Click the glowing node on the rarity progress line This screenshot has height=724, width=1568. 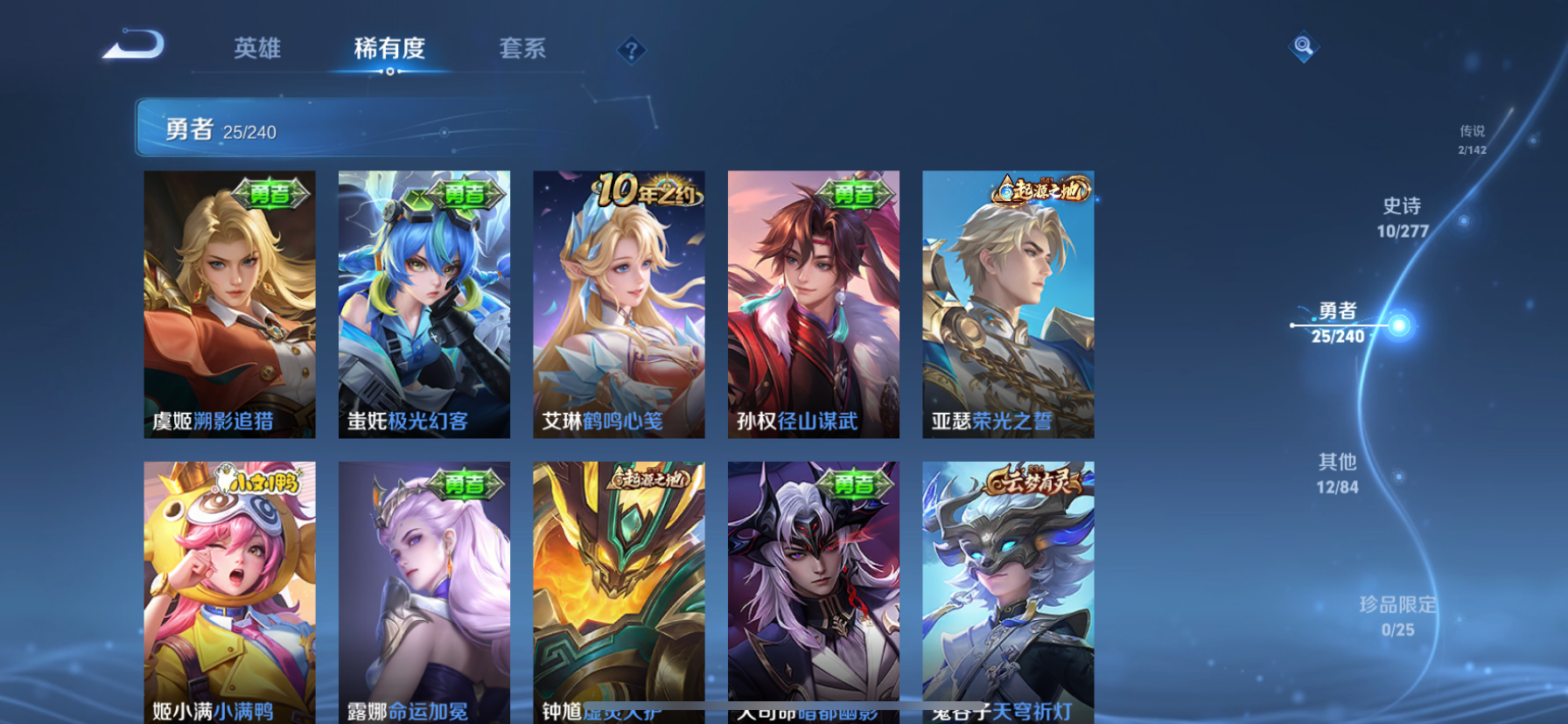click(x=1401, y=324)
